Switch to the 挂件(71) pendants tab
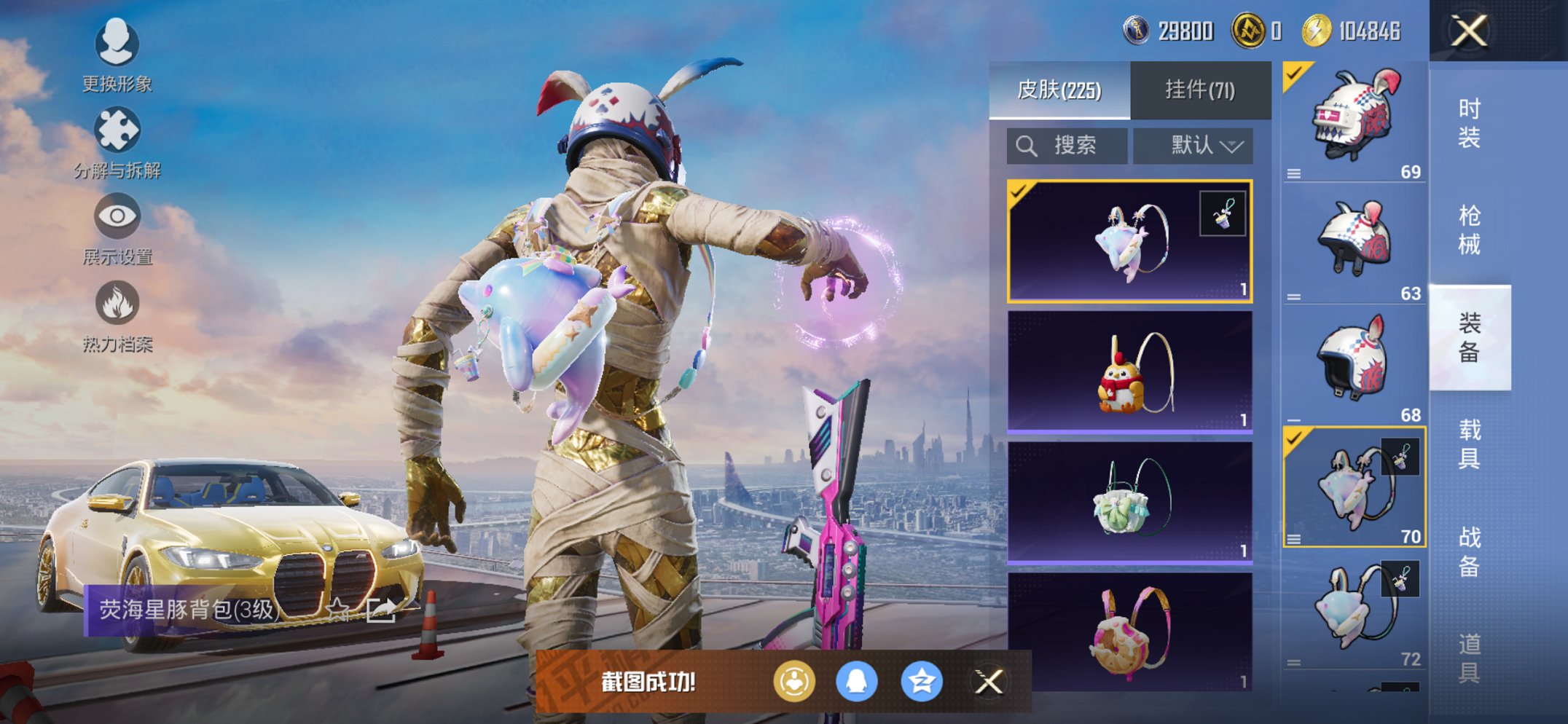The width and height of the screenshot is (1568, 724). 1199,87
